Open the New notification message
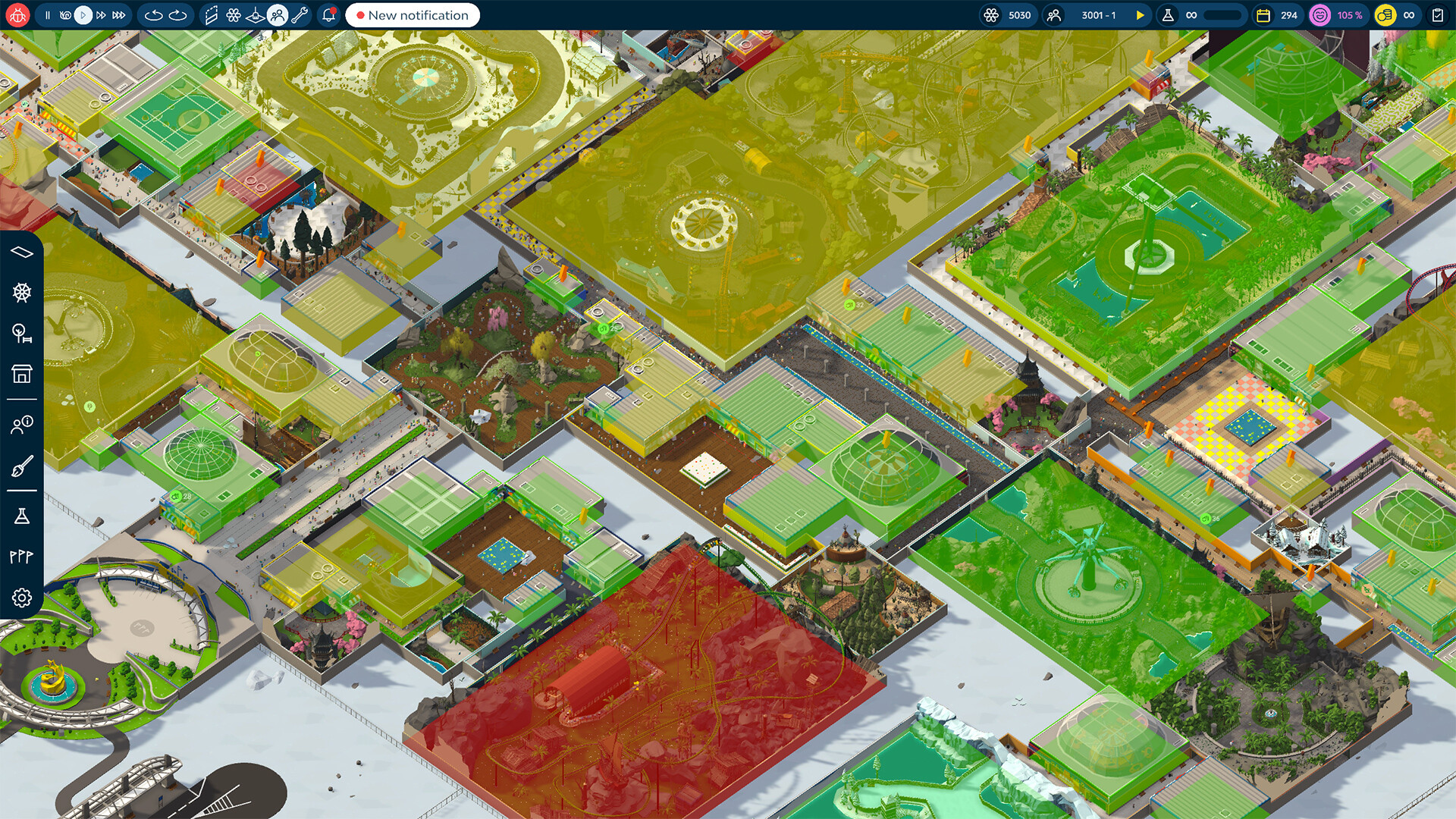Screen dimensions: 1456x819 click(x=413, y=15)
